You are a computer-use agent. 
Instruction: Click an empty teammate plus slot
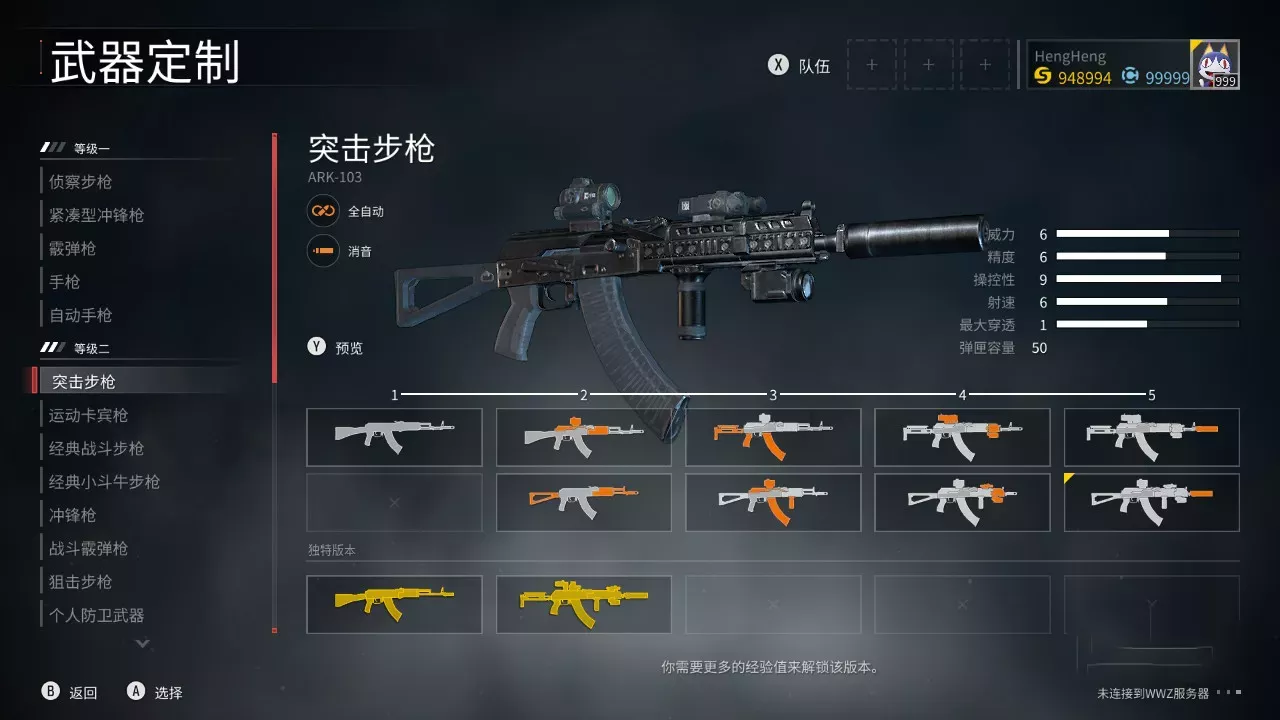871,64
